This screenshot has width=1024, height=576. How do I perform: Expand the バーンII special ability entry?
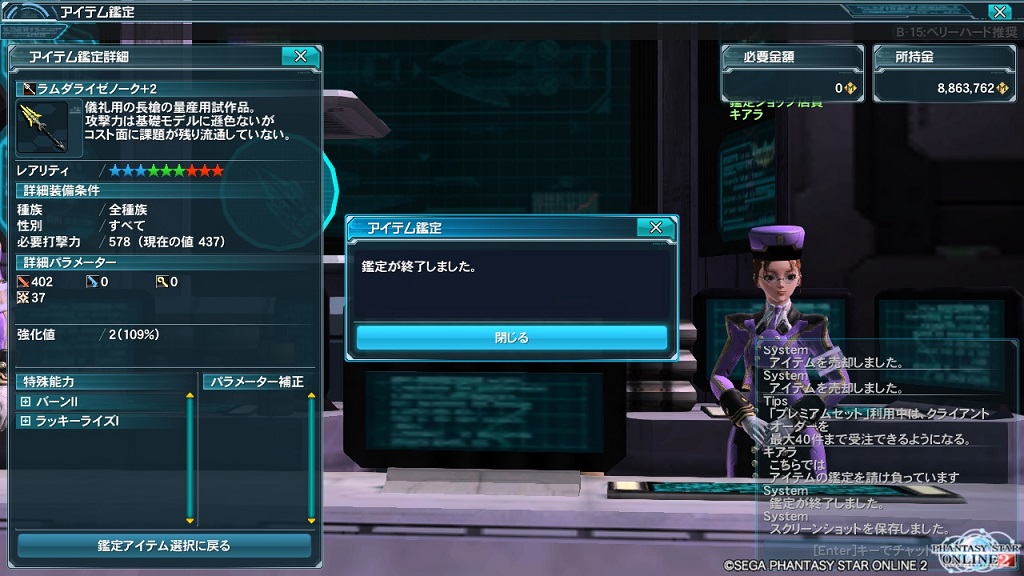(x=25, y=401)
